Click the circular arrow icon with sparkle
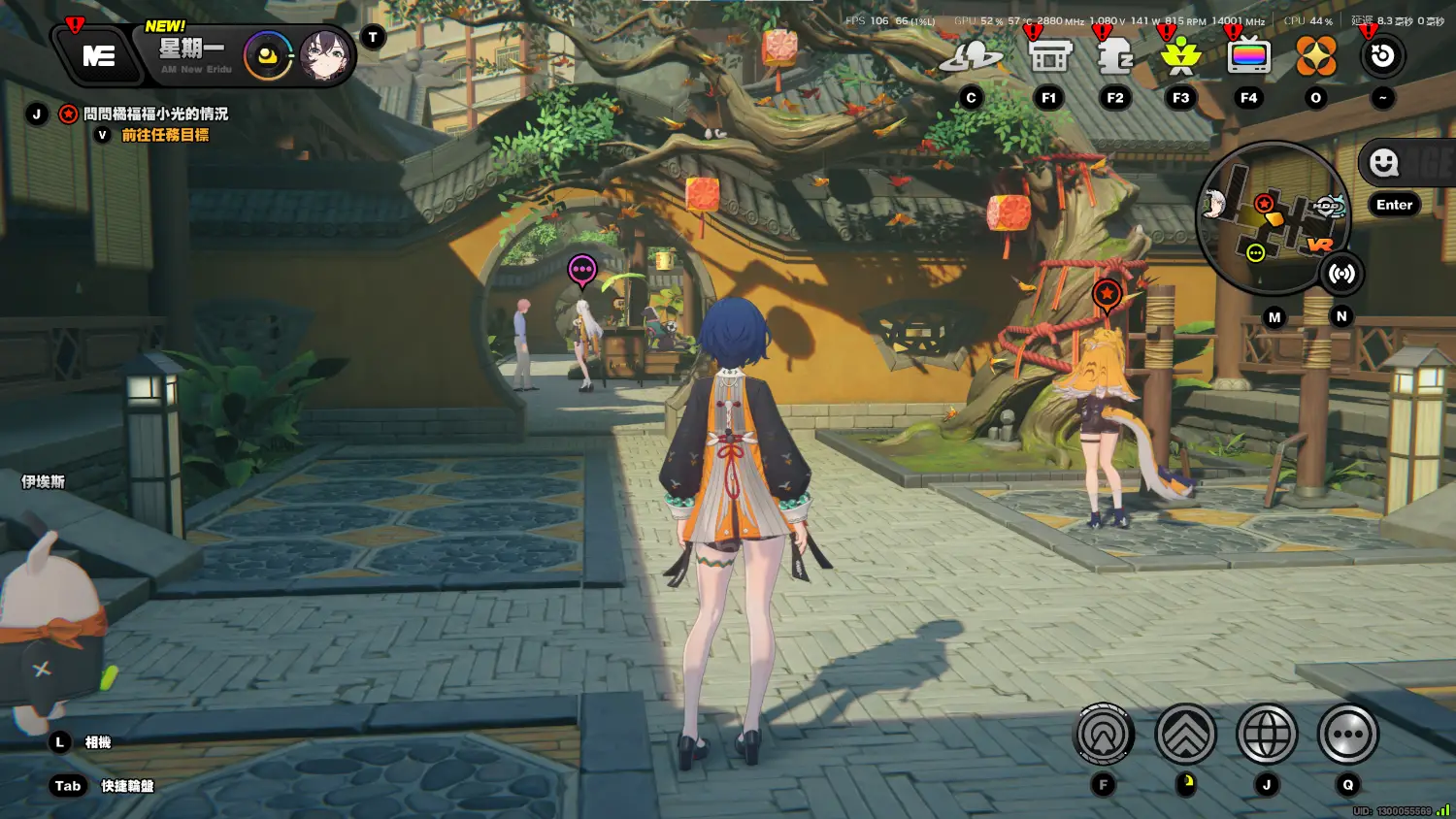 click(1382, 56)
